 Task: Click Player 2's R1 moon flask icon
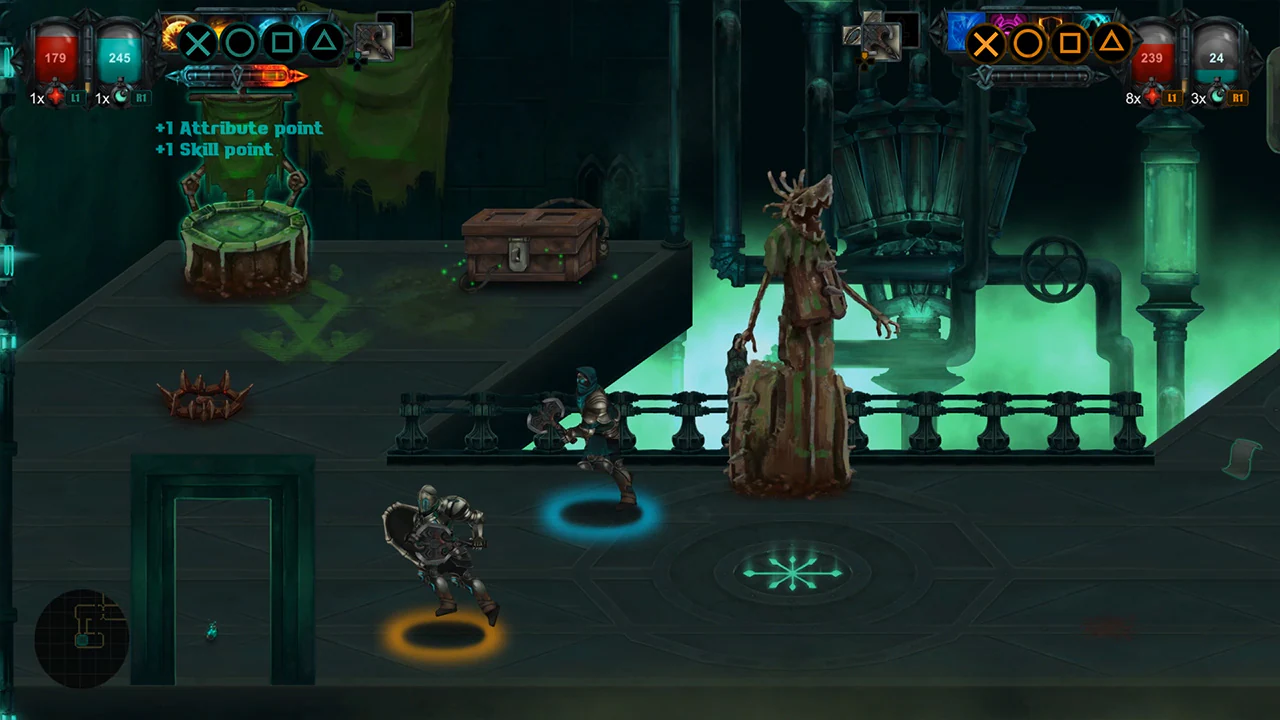point(1218,97)
